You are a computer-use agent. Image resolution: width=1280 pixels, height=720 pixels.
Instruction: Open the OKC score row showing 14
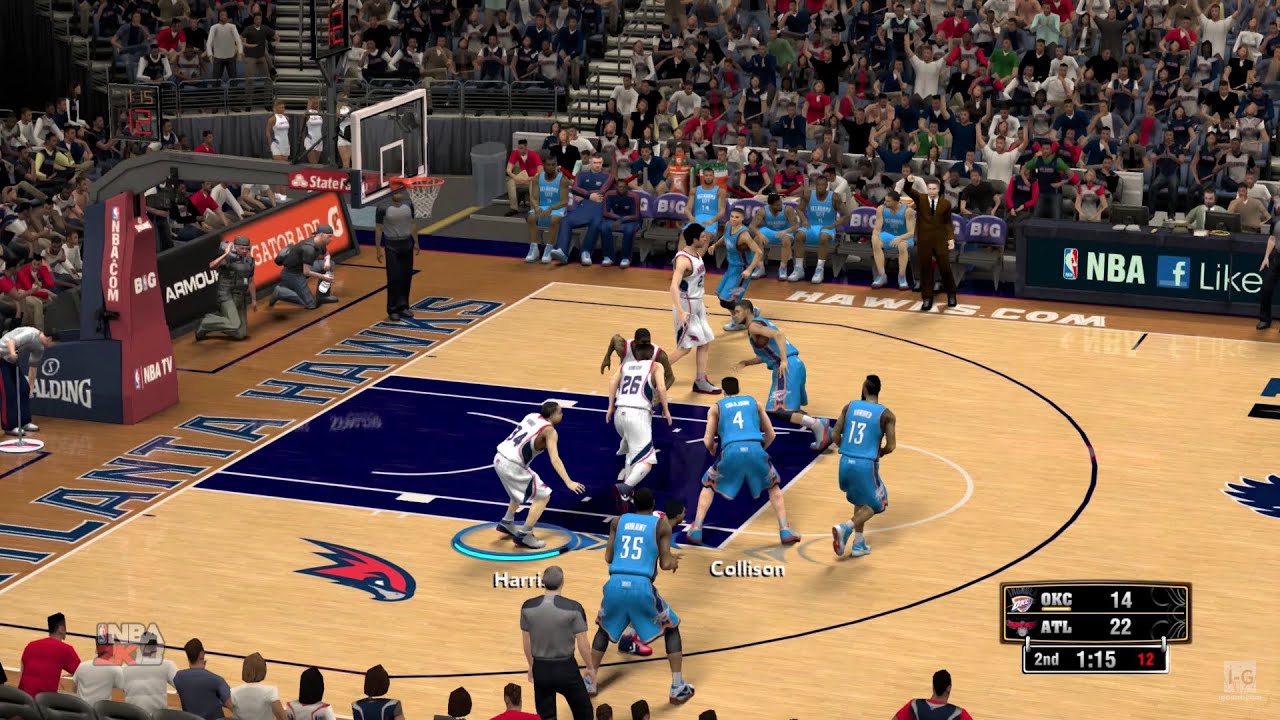coord(1123,600)
